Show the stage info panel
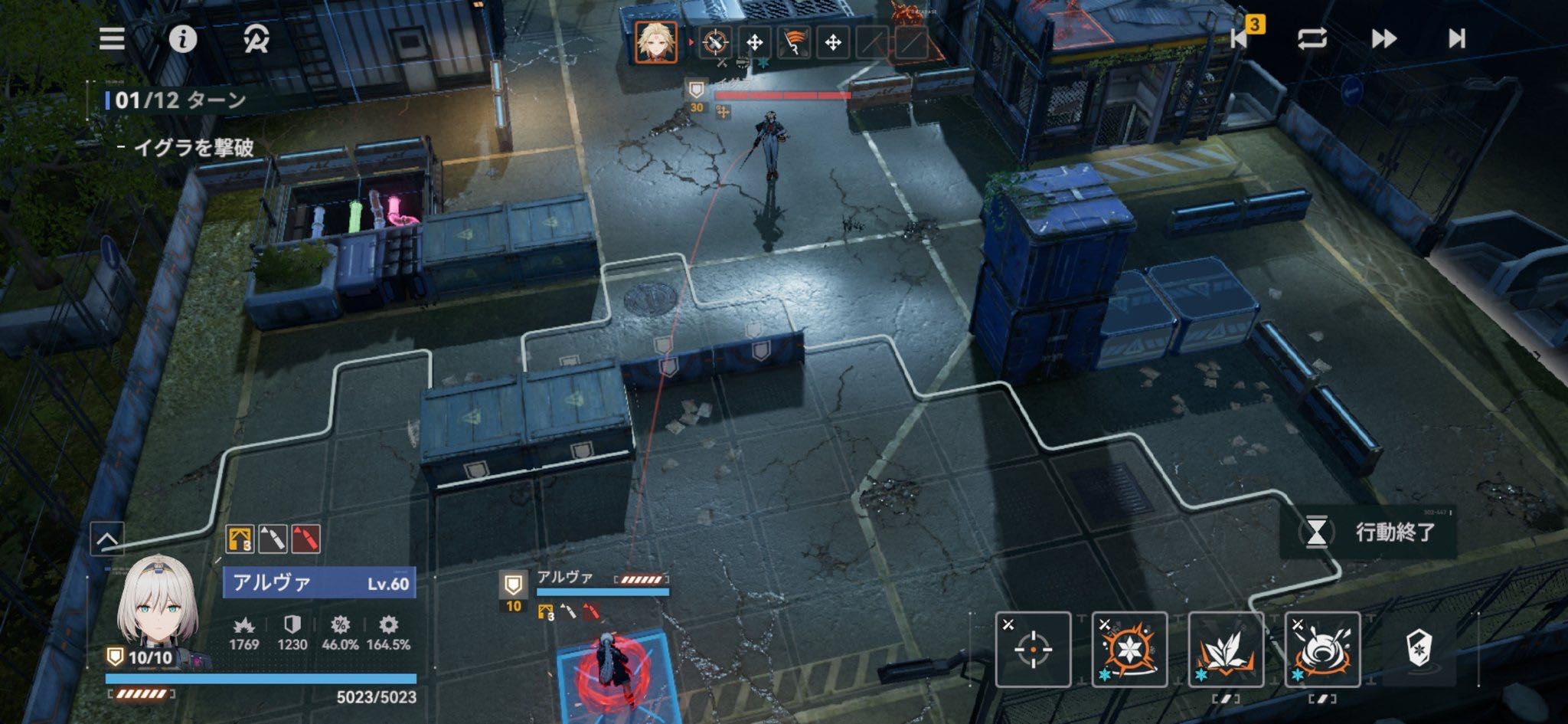Screen dimensions: 1568x724 pyautogui.click(x=182, y=39)
